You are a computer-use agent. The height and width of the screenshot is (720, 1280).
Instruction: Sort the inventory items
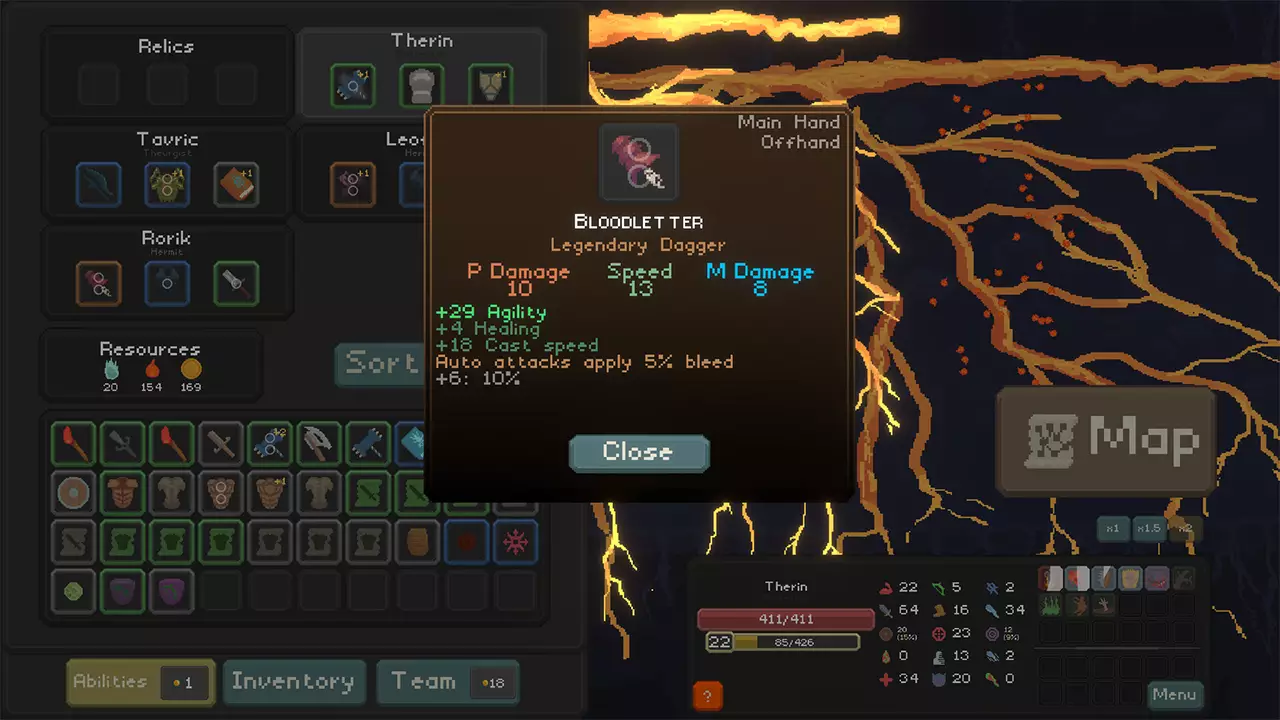380,363
